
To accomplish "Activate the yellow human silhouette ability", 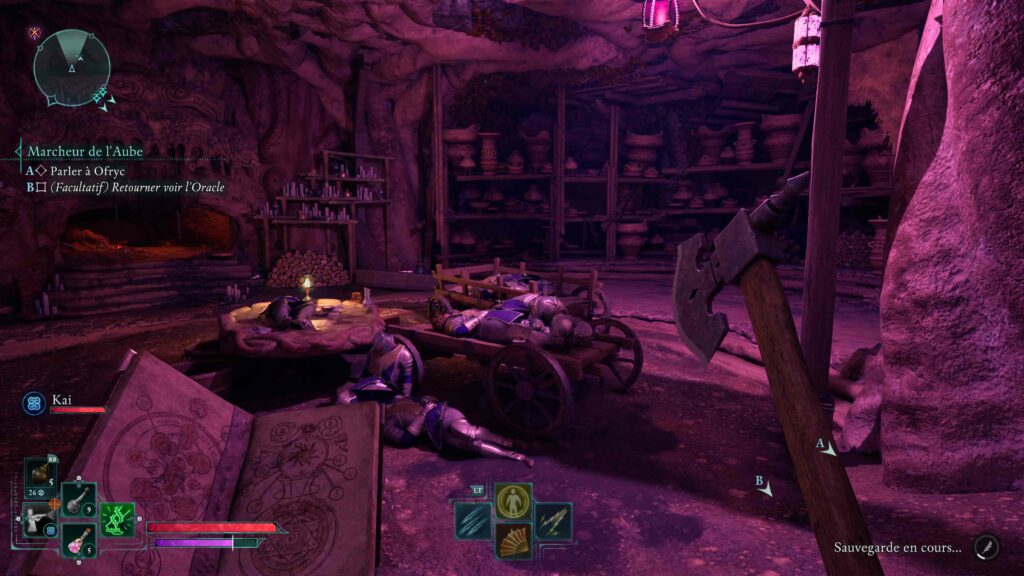I will [513, 501].
